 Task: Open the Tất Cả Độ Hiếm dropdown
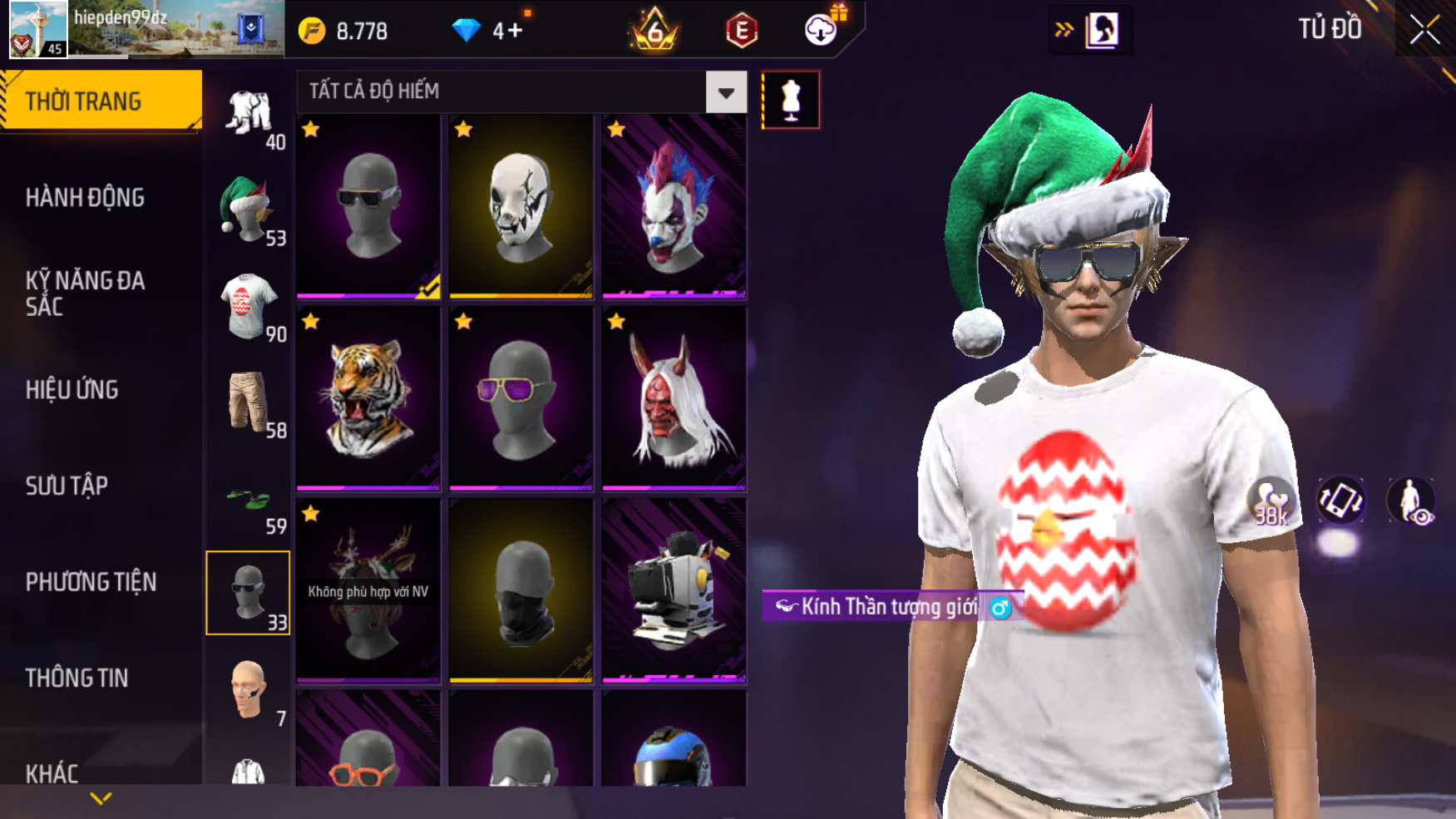click(x=726, y=92)
